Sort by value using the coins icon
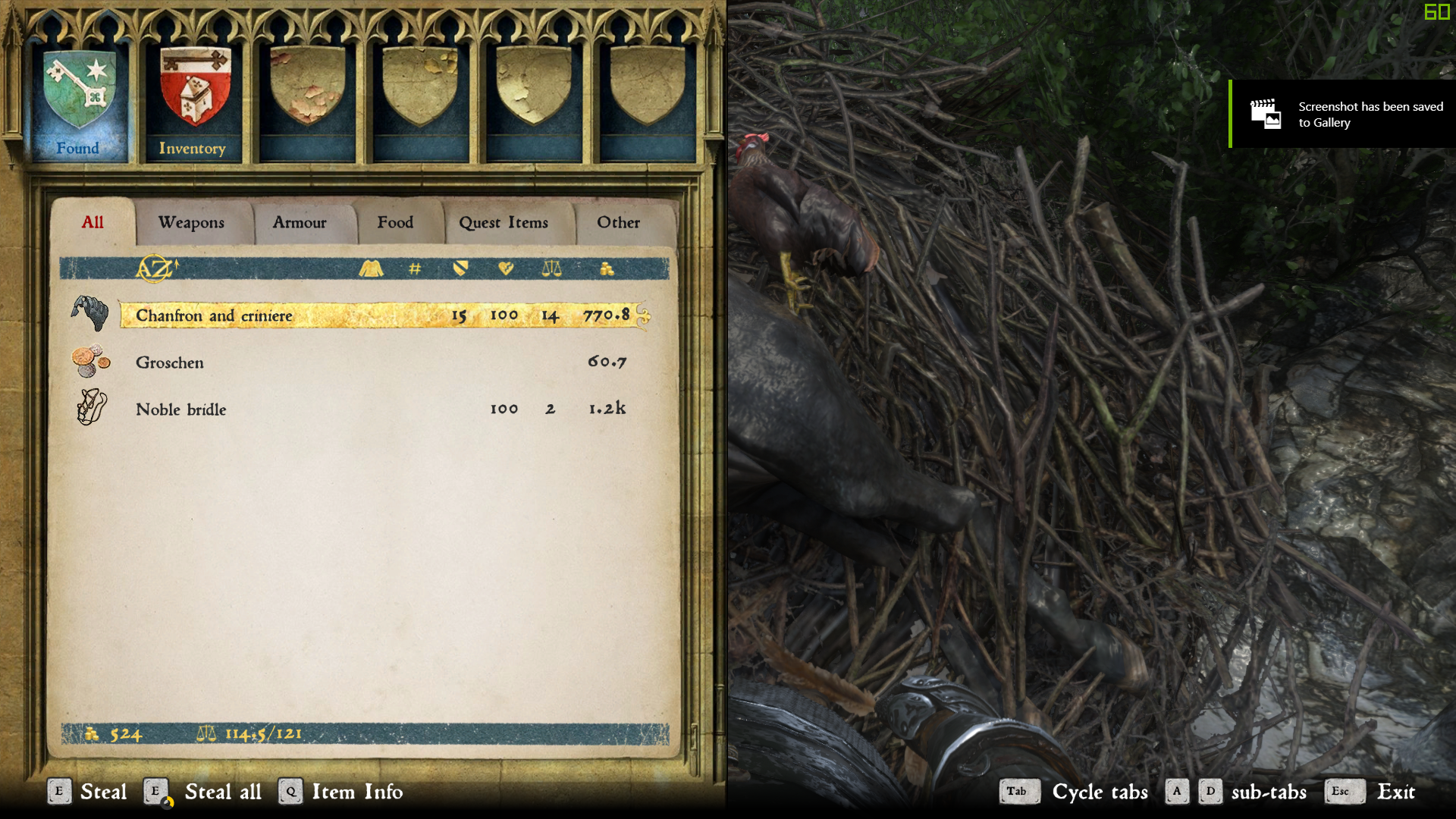1456x819 pixels. pyautogui.click(x=607, y=268)
